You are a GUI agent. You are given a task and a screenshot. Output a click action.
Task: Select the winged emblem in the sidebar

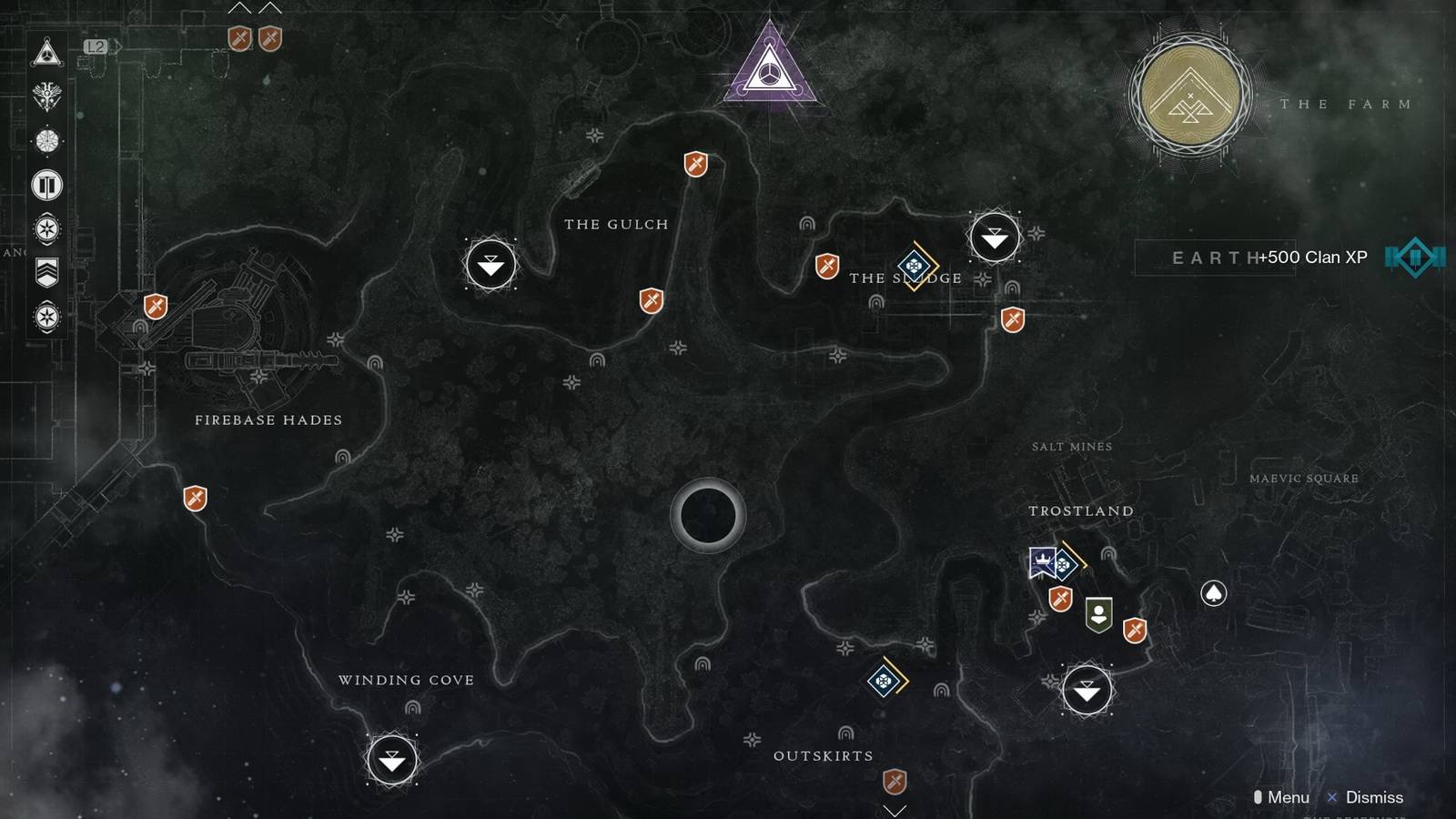(47, 96)
